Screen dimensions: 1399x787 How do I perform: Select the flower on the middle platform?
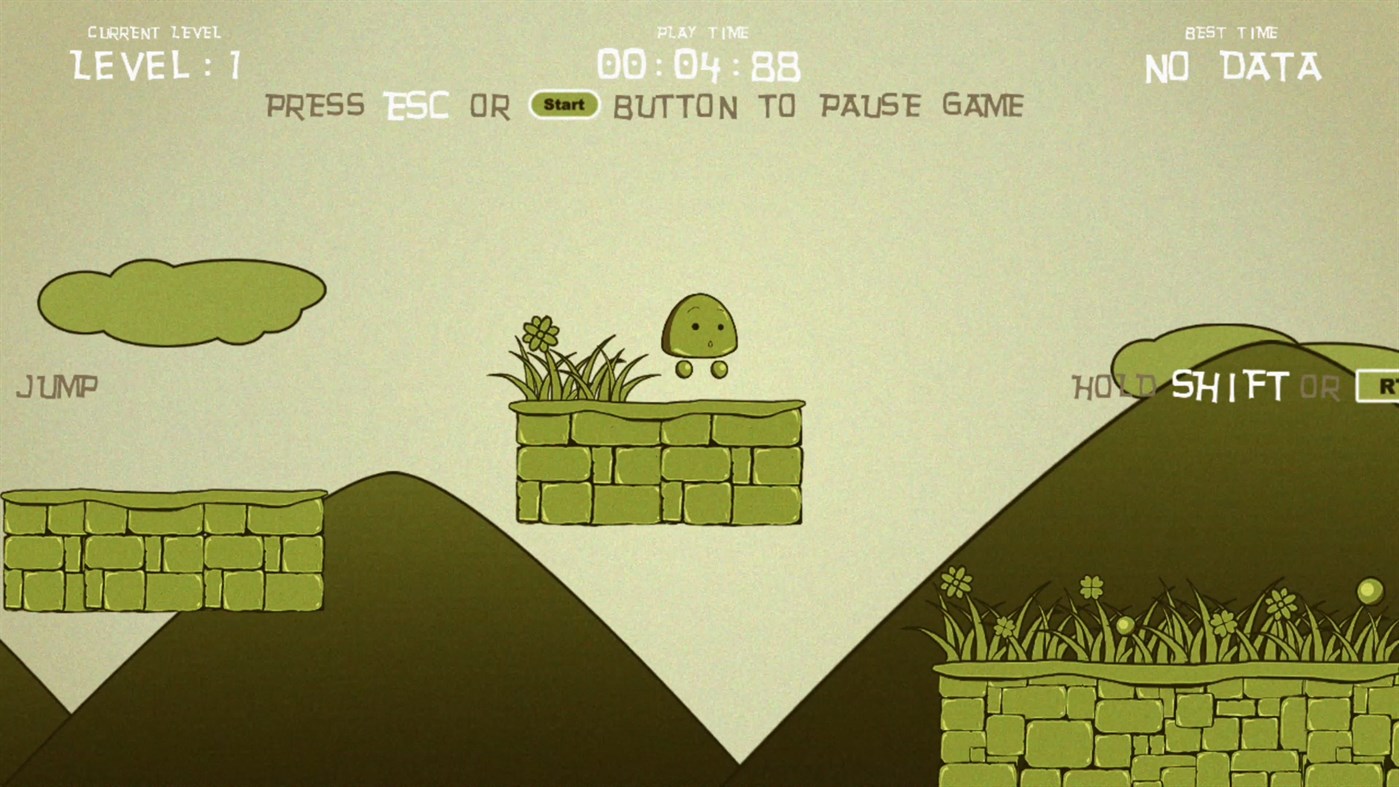(539, 335)
